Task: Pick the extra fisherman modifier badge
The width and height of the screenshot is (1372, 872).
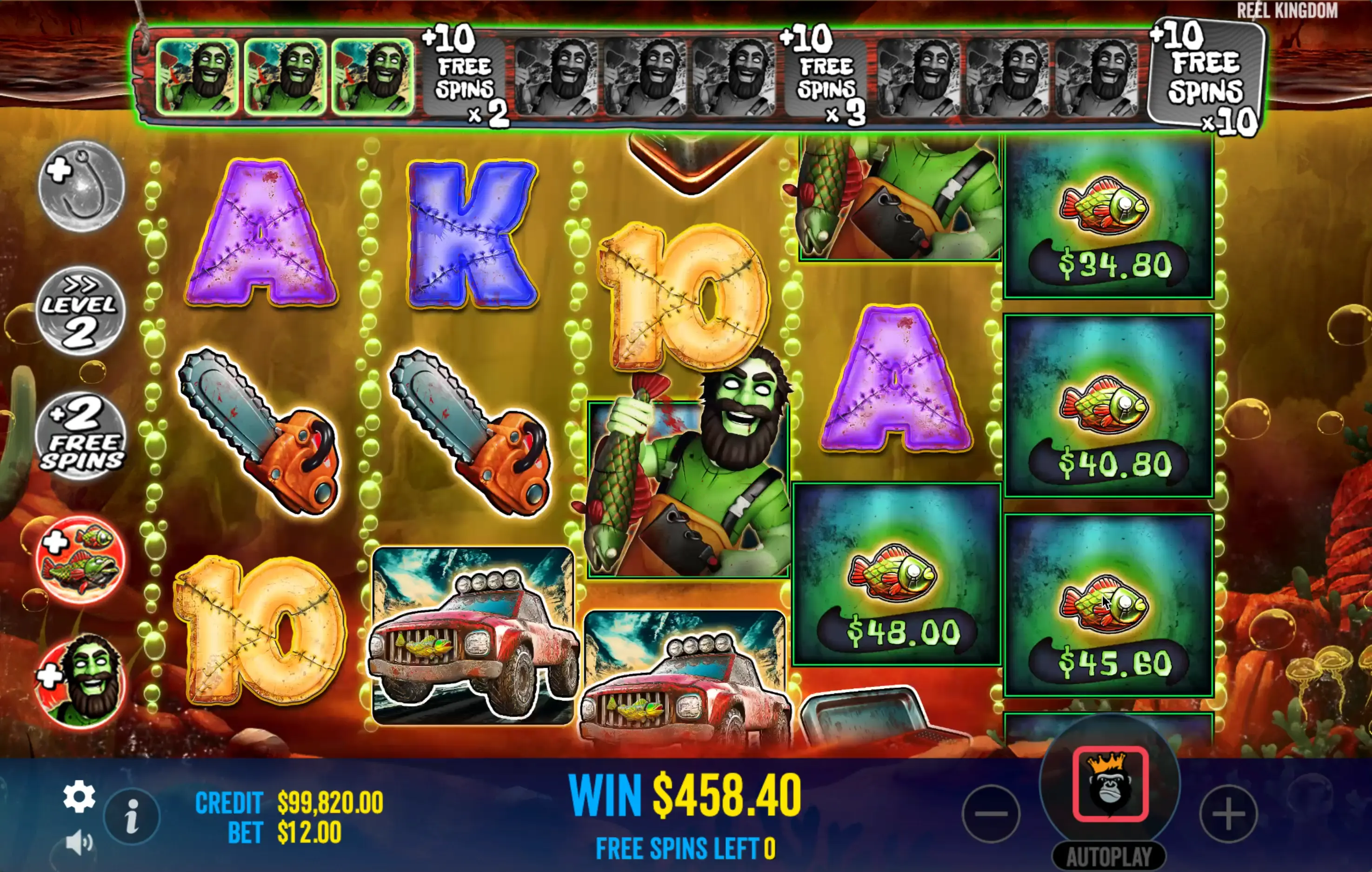Action: [x=80, y=681]
